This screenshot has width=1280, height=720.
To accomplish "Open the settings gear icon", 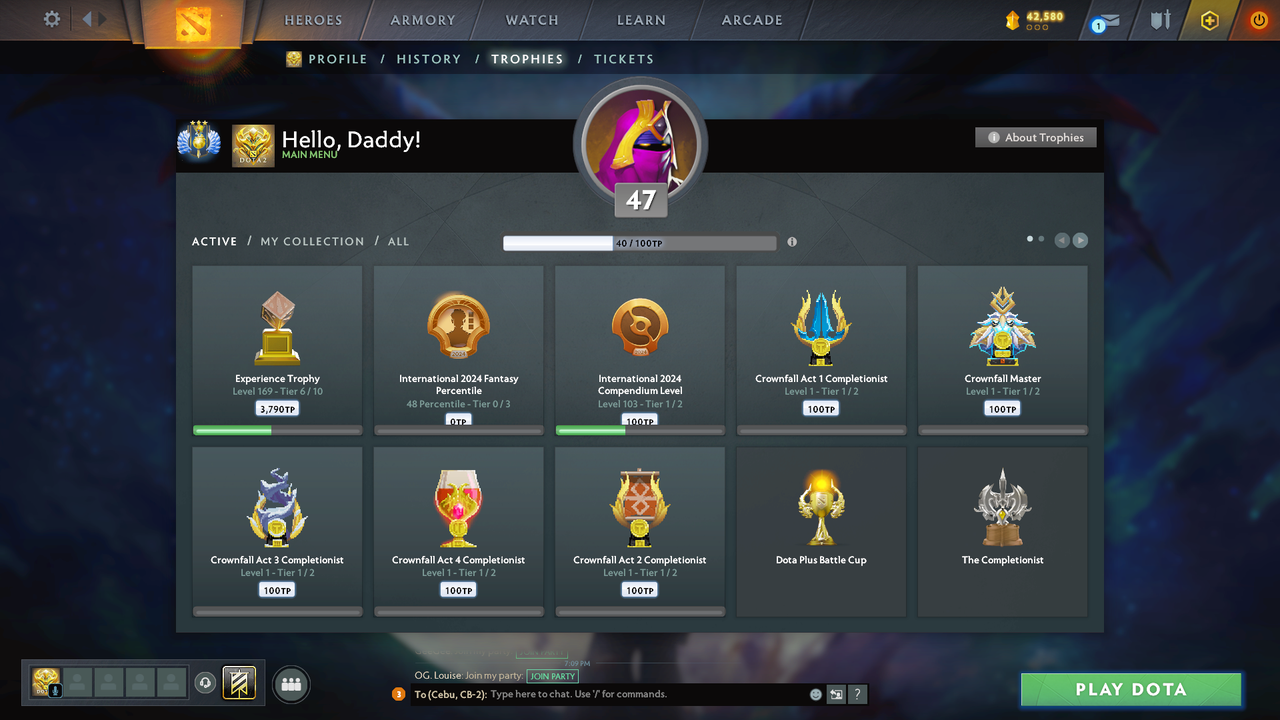I will tap(52, 19).
